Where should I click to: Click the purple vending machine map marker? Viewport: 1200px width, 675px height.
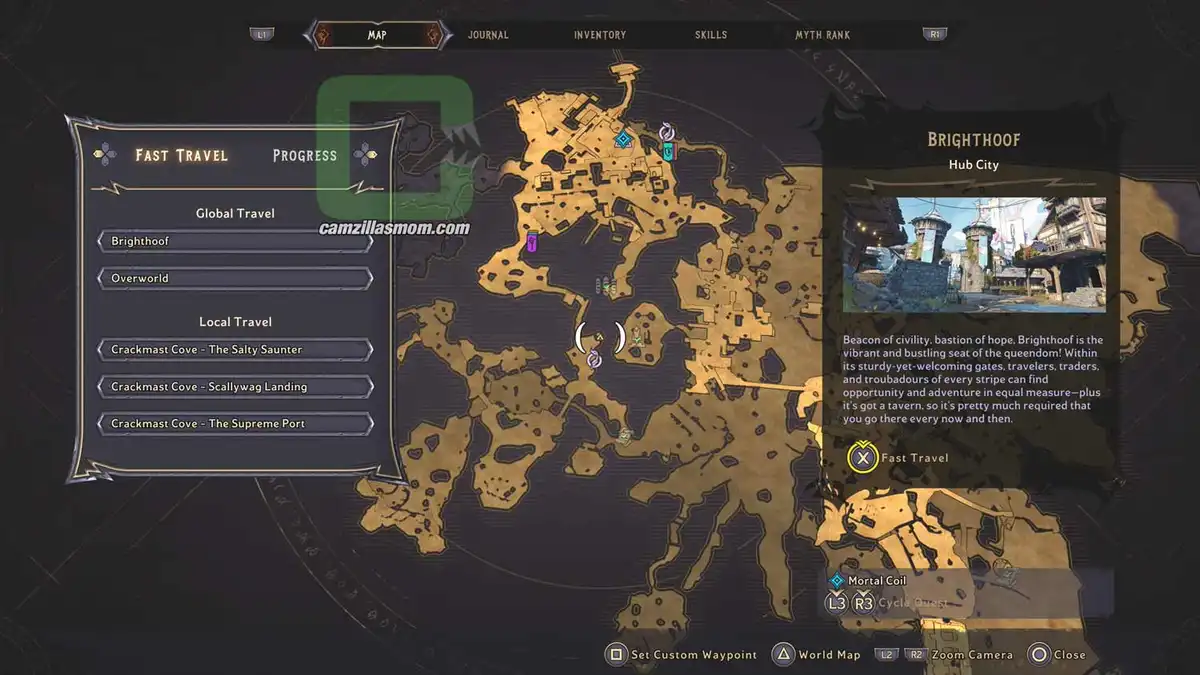(532, 241)
